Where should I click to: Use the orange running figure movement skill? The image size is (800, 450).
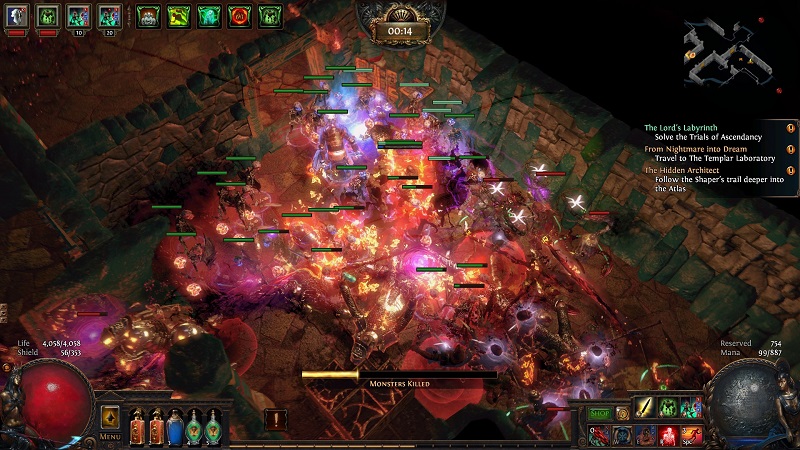pyautogui.click(x=691, y=433)
